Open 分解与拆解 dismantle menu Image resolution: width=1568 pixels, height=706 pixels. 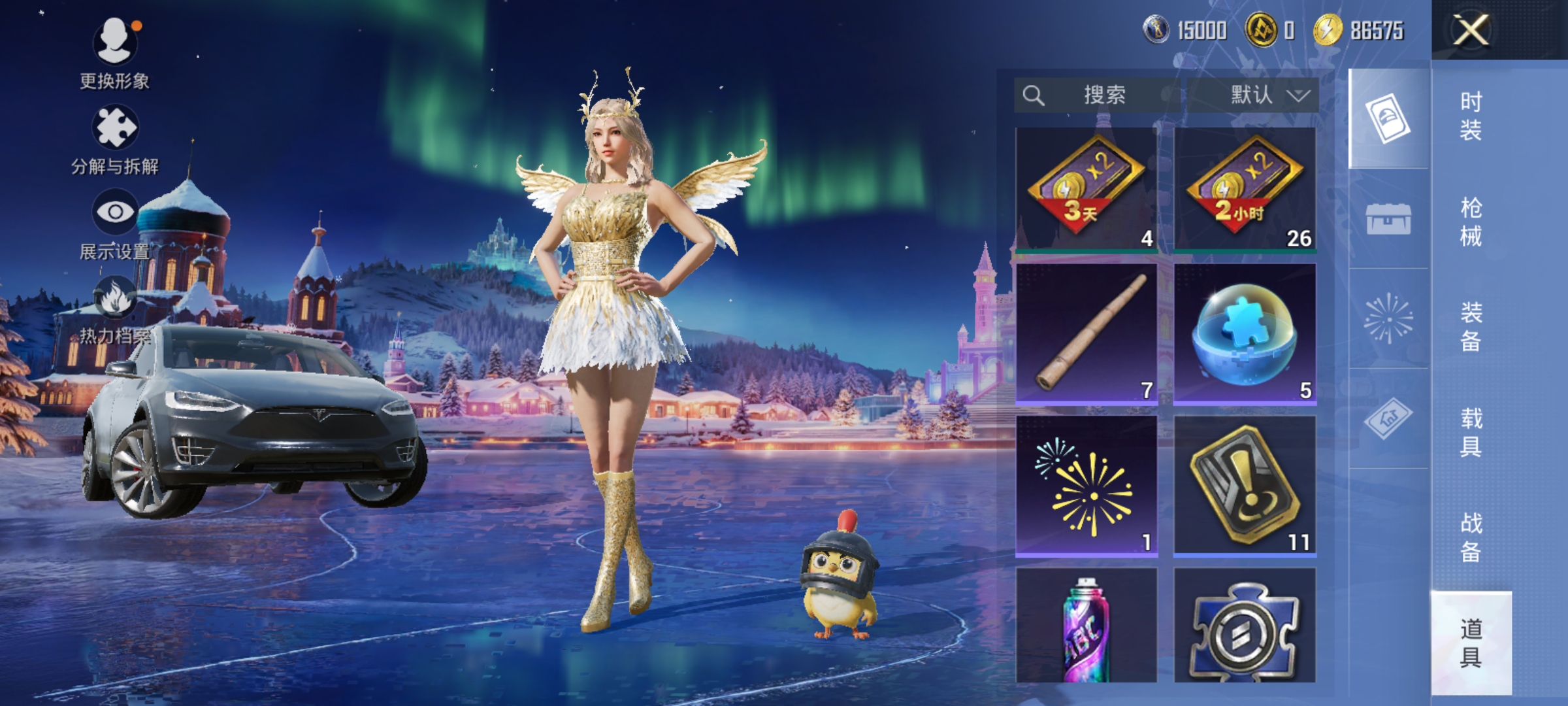(115, 141)
